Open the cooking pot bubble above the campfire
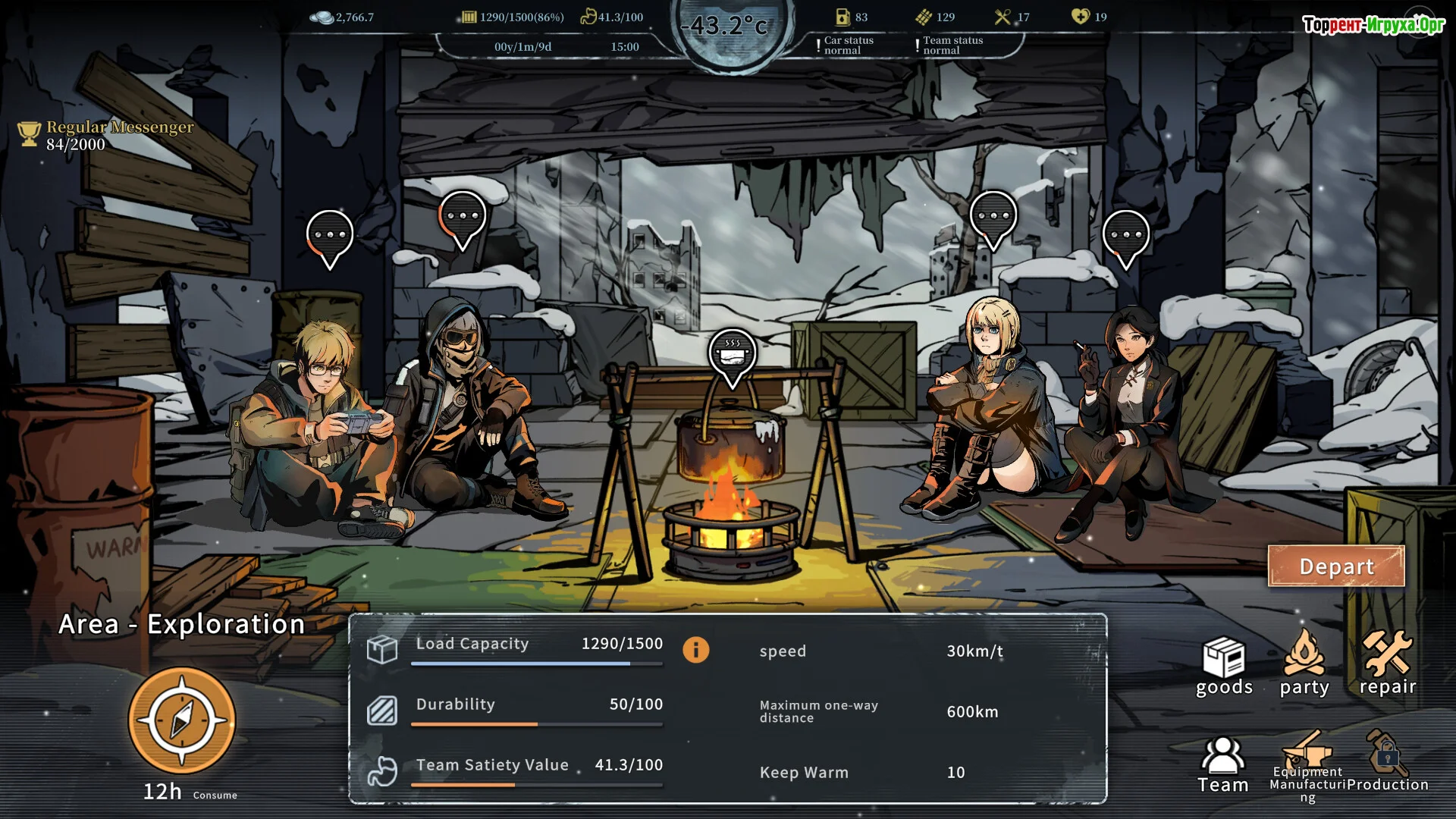The width and height of the screenshot is (1456, 819). point(732,355)
